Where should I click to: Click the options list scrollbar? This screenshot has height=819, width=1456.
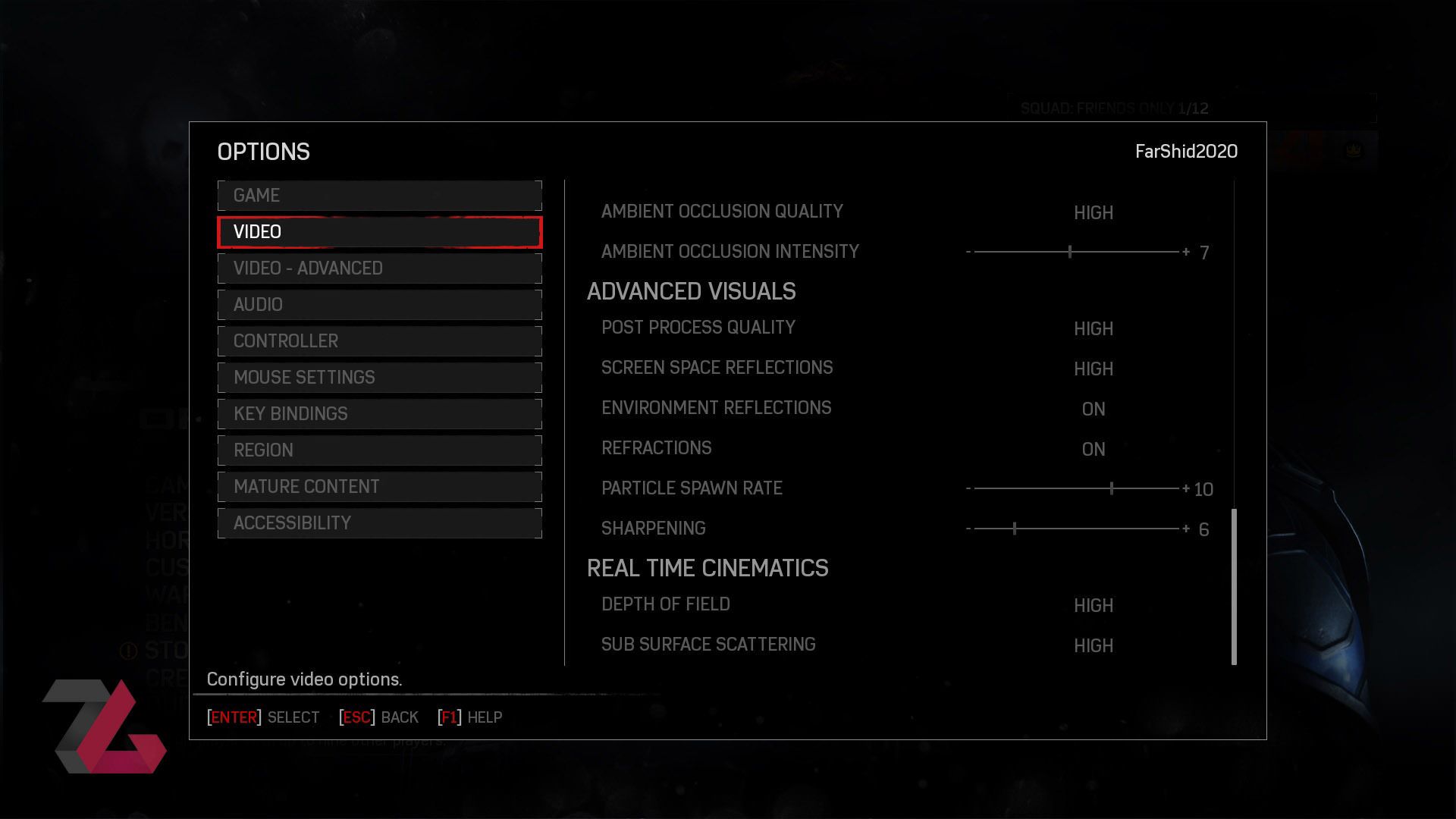[x=1234, y=586]
